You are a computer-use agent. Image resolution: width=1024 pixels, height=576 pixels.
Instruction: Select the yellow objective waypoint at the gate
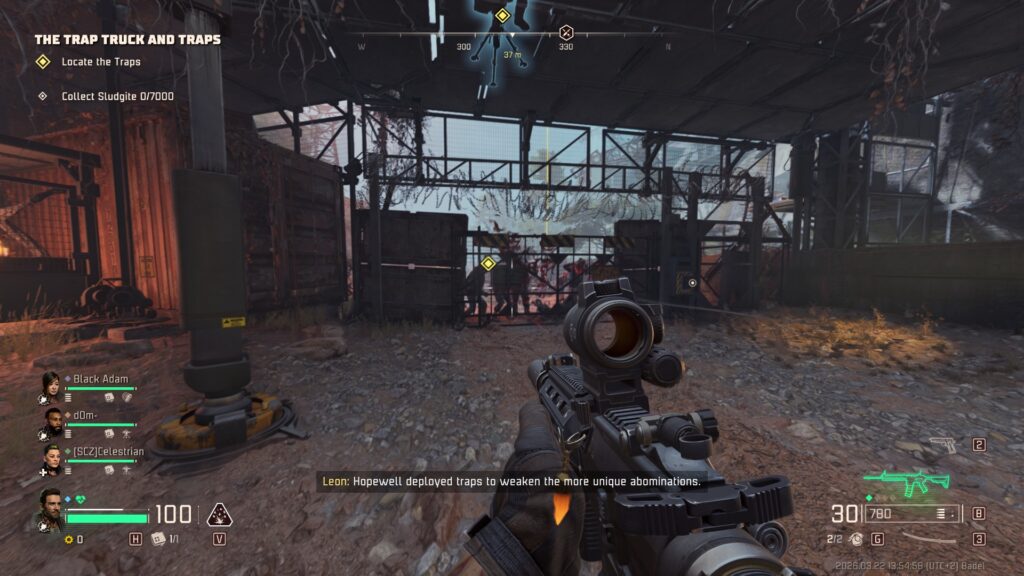click(488, 263)
